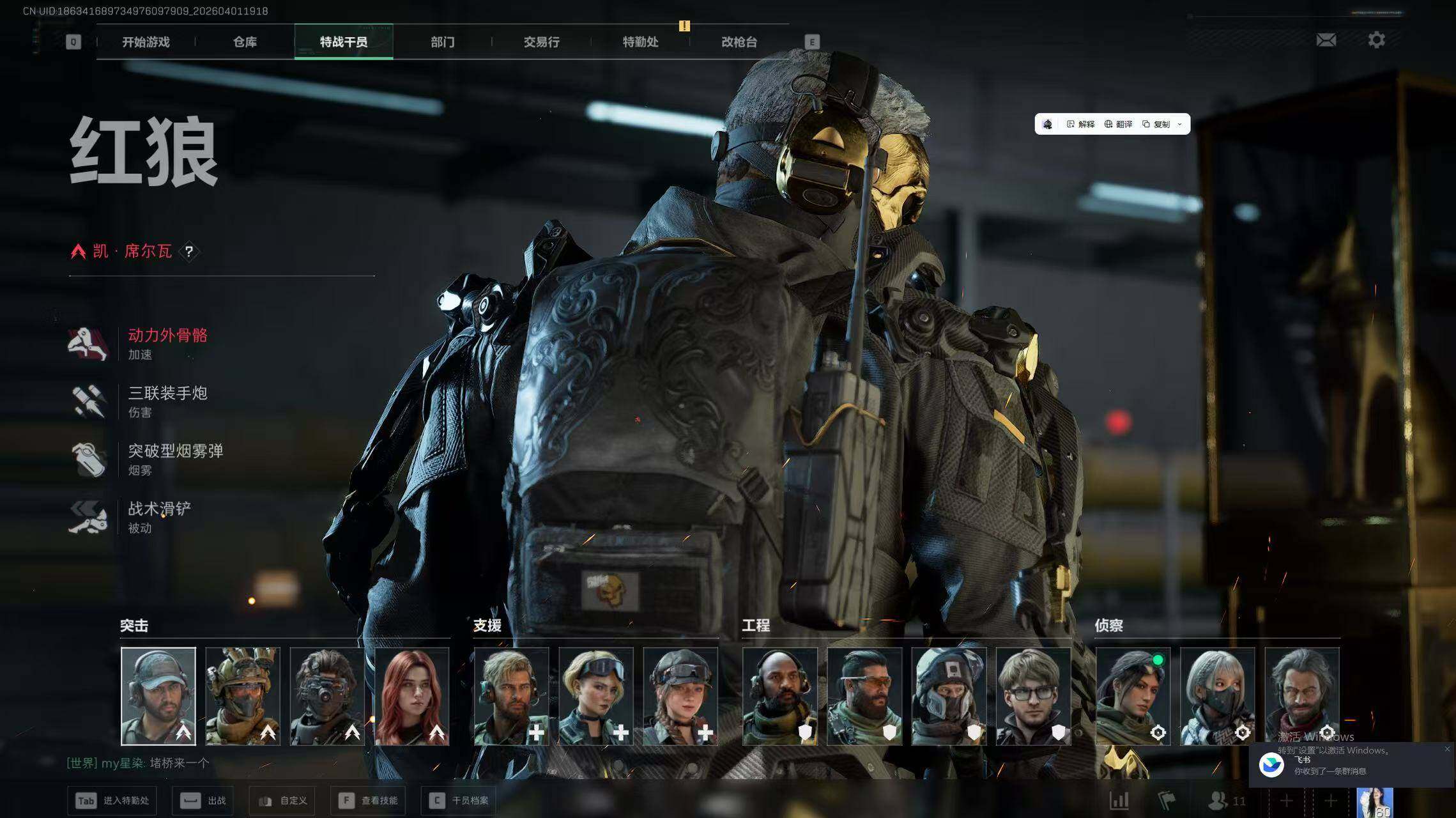1456x818 pixels.
Task: Close the 飞书 notification popup
Action: click(x=1447, y=749)
